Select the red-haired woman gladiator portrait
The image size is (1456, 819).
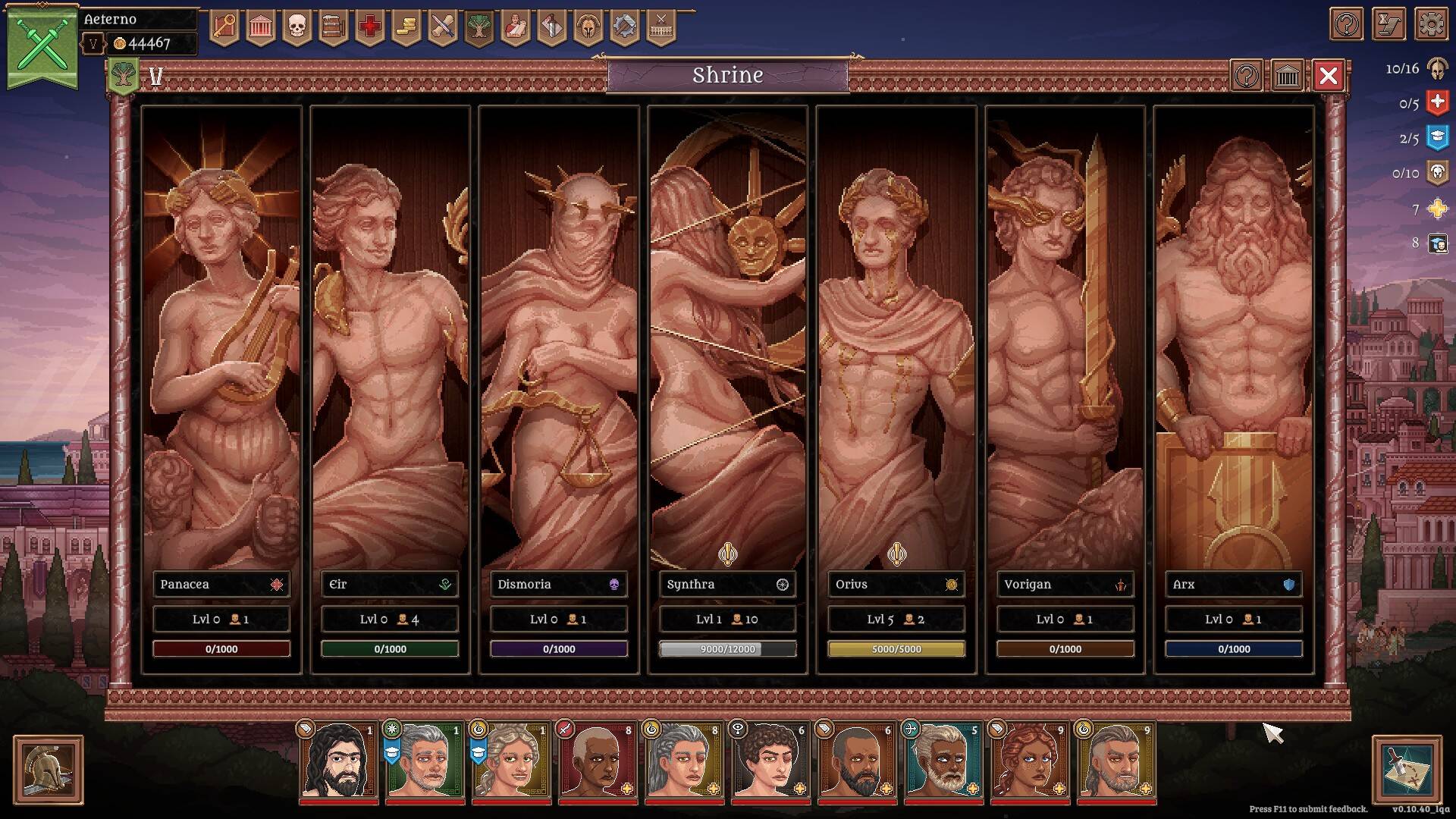point(1030,761)
